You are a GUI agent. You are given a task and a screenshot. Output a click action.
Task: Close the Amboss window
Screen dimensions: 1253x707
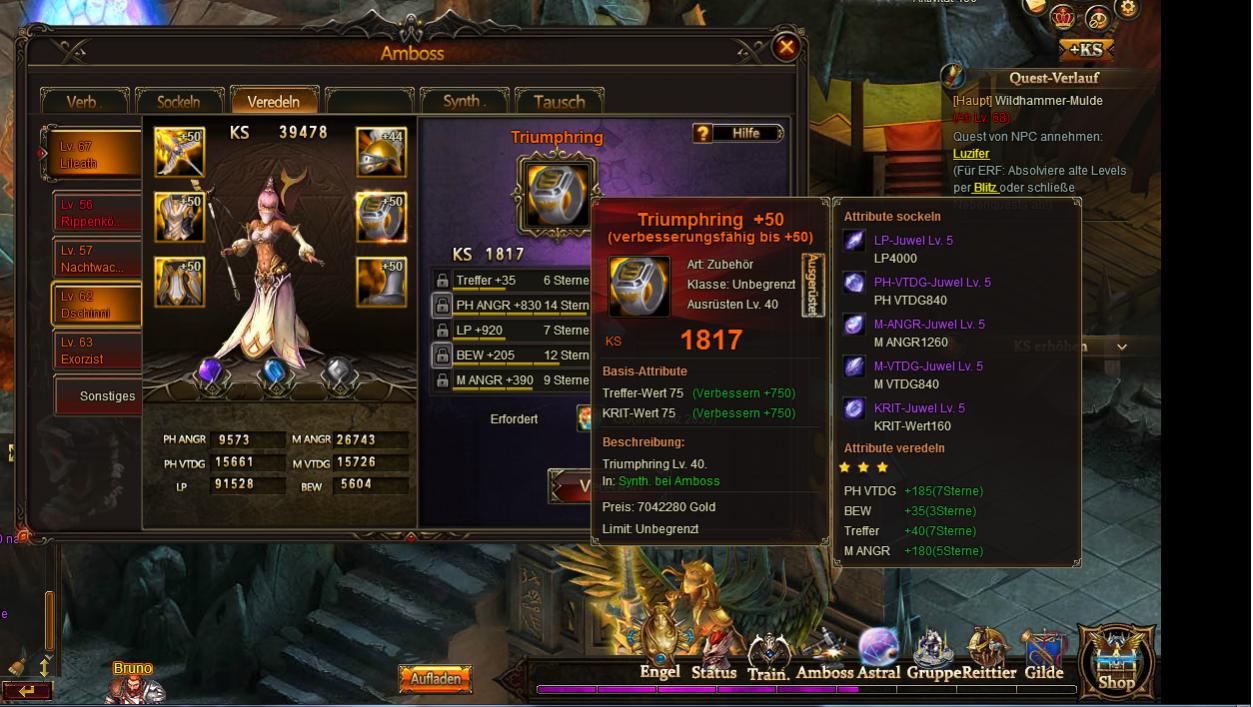pos(787,46)
